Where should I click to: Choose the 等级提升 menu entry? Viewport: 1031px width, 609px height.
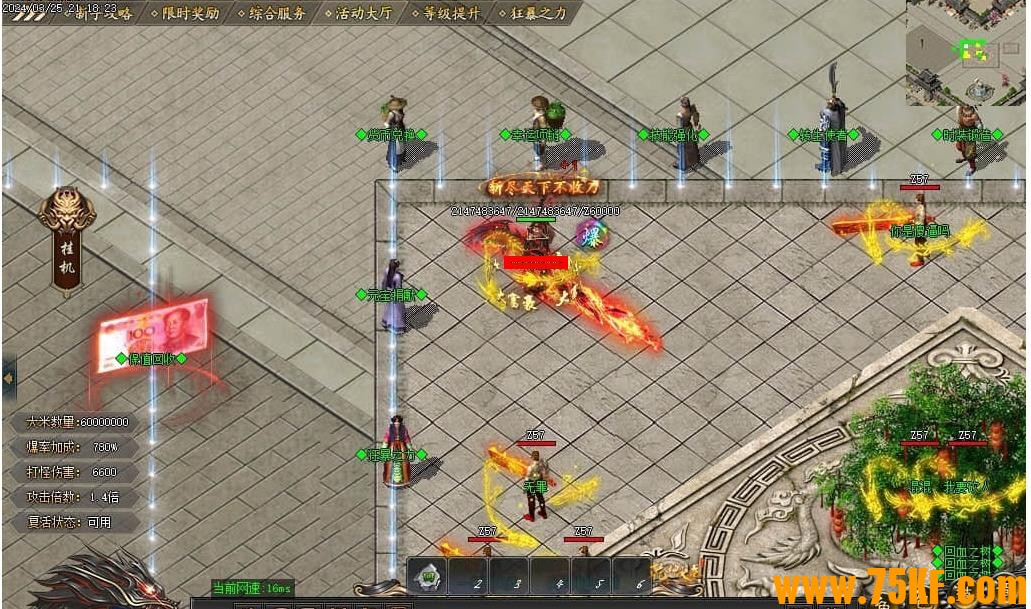coord(451,14)
